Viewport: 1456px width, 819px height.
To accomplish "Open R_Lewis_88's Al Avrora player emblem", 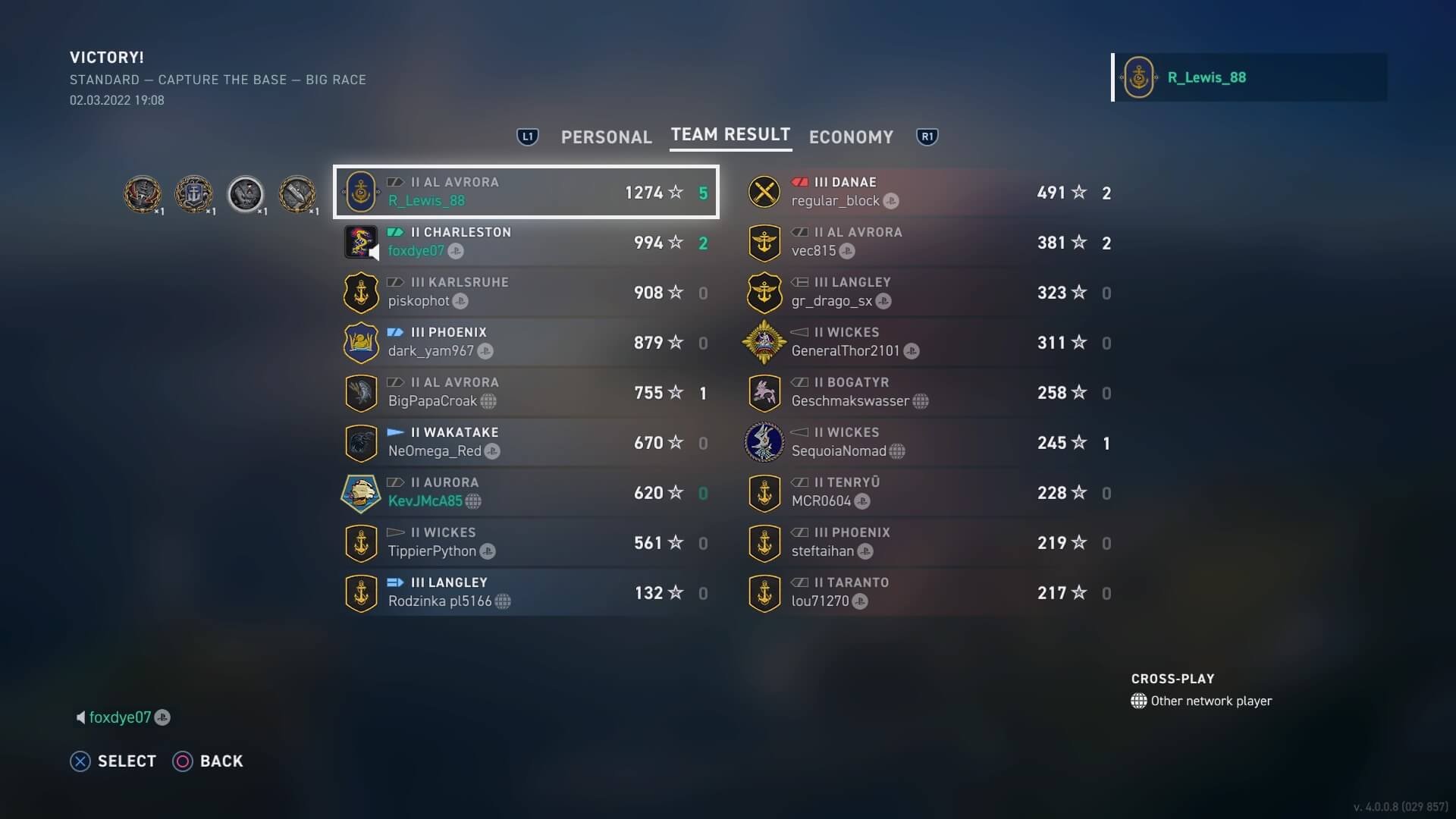I will pos(362,192).
